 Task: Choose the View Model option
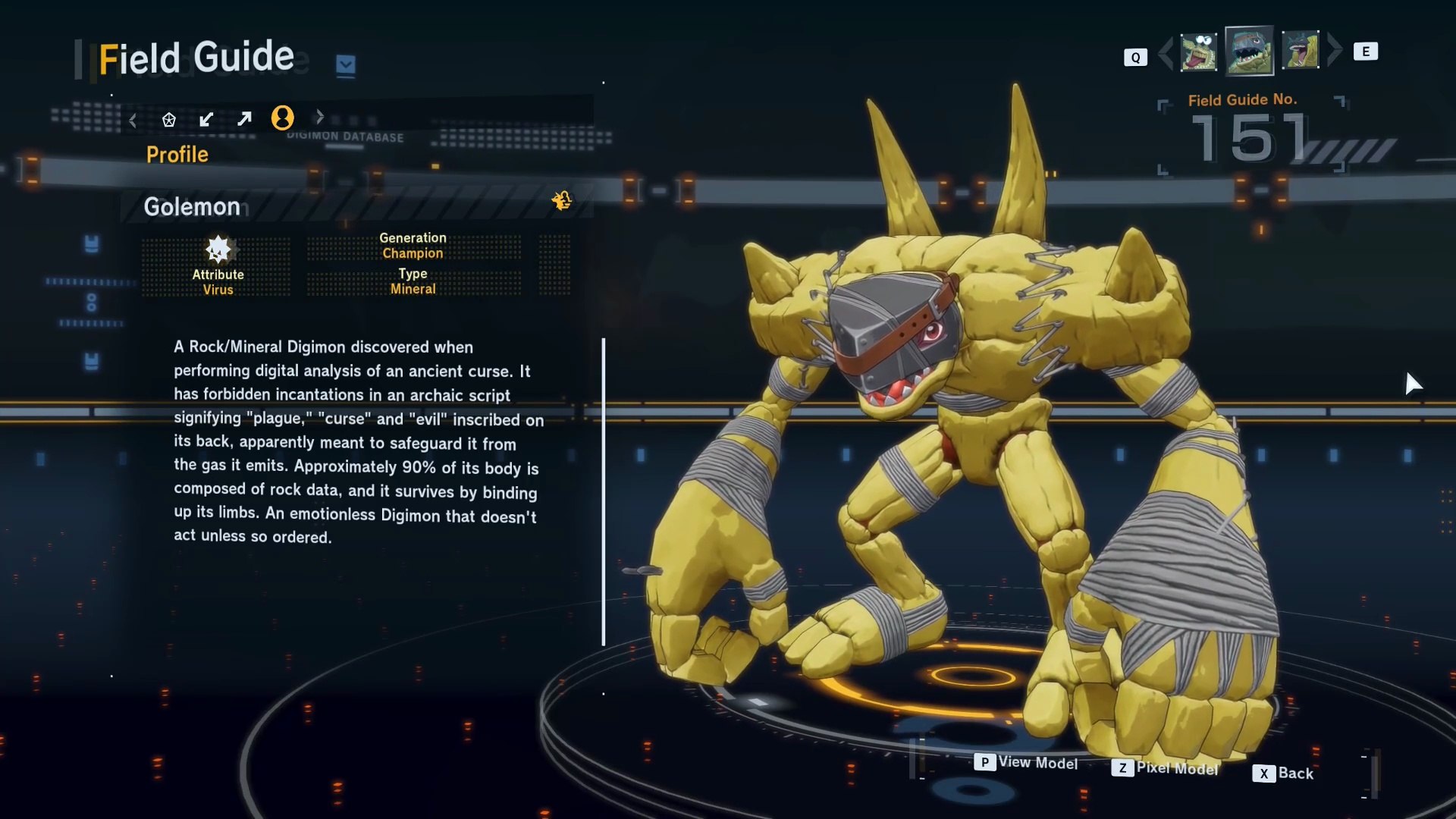[1027, 762]
